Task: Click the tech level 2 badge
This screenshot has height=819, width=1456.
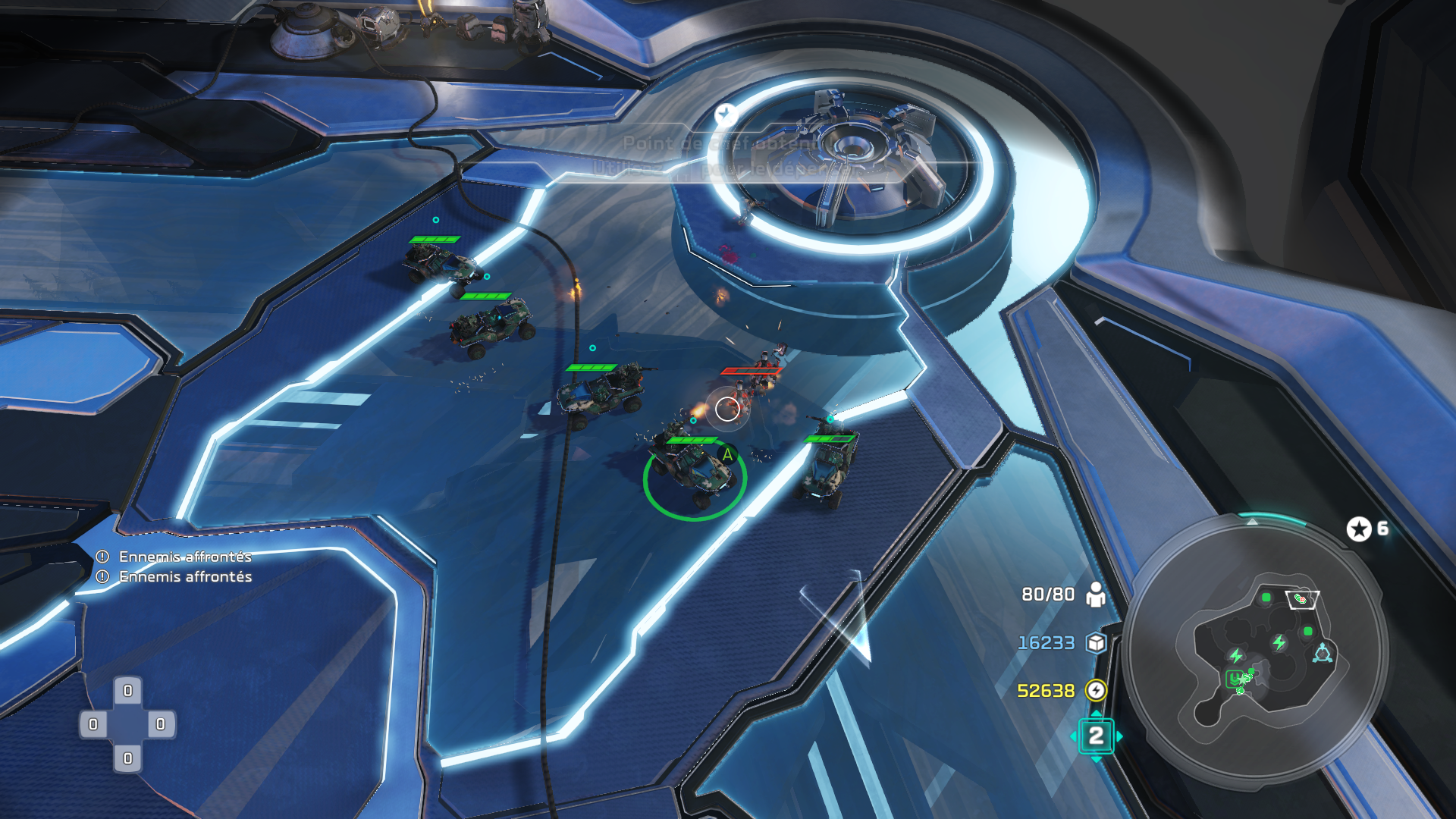Action: click(x=1096, y=736)
